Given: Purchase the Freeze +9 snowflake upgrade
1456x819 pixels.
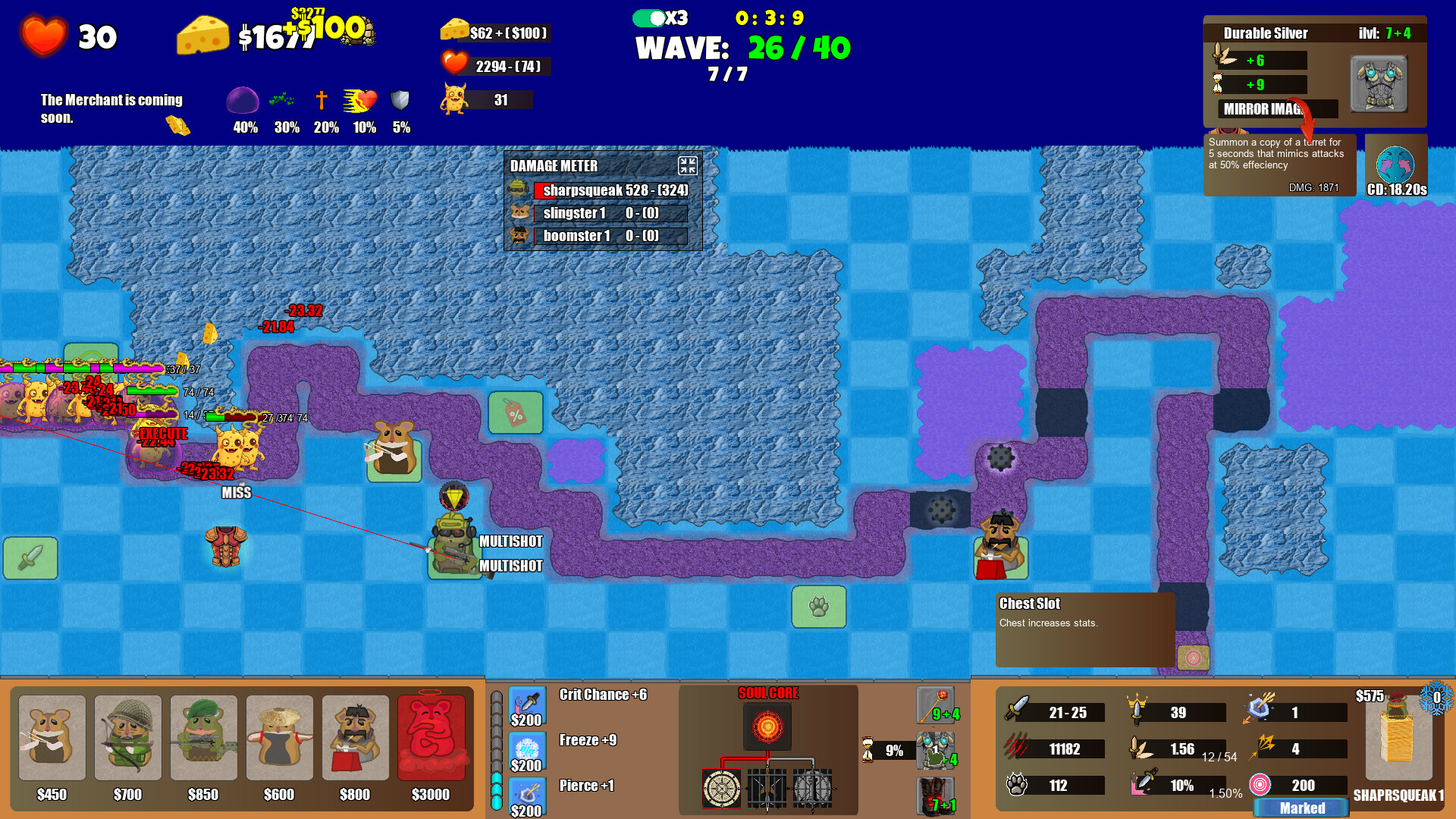Looking at the screenshot, I should [x=528, y=751].
